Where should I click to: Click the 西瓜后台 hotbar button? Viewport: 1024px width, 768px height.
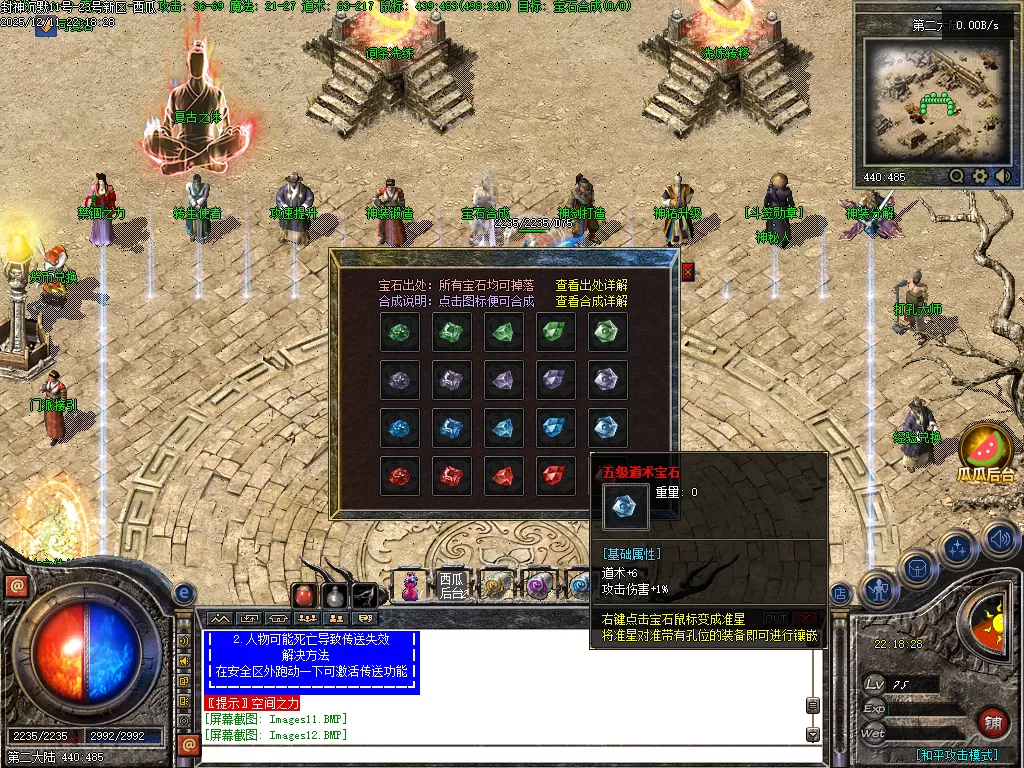pos(453,585)
